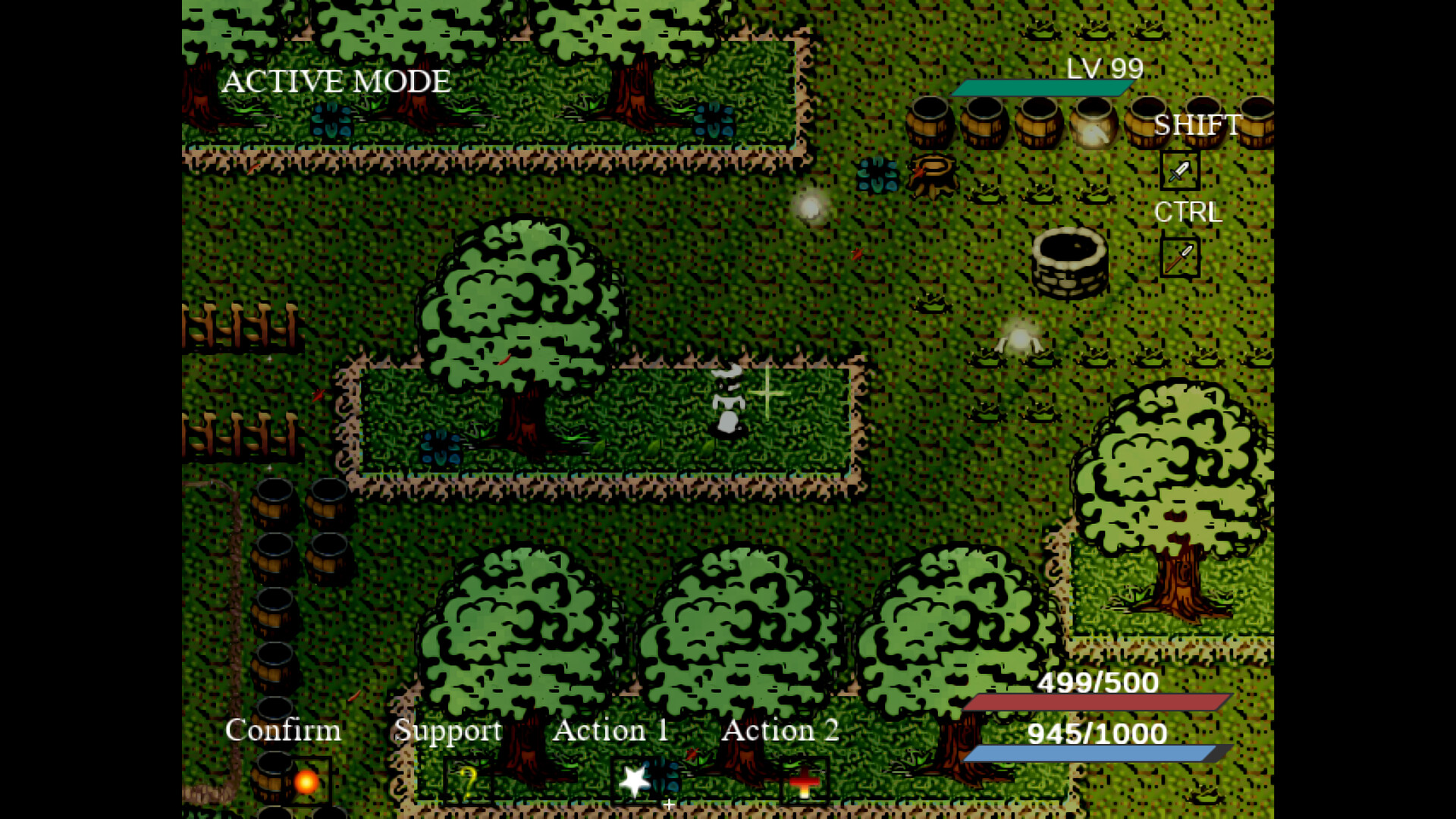Select the sword icon next to SHIFT
This screenshot has height=819, width=1456.
[x=1180, y=171]
